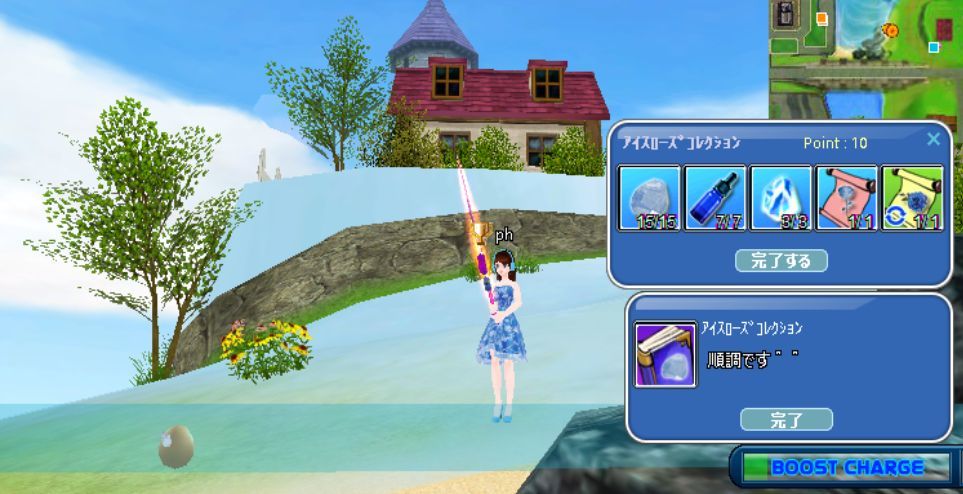Select the pink scroll recipe slot
This screenshot has height=494, width=963.
(x=846, y=197)
